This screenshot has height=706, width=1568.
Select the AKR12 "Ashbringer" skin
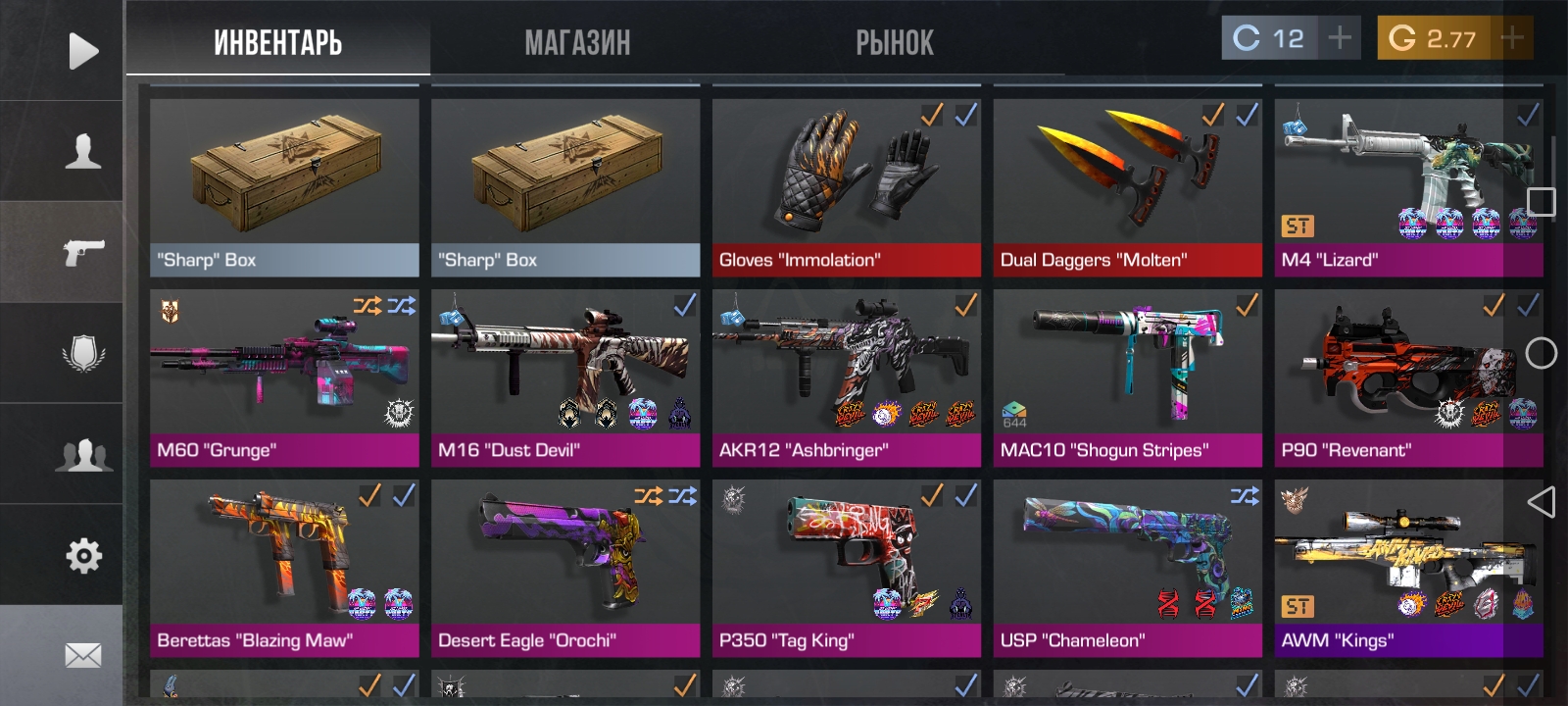tap(846, 378)
